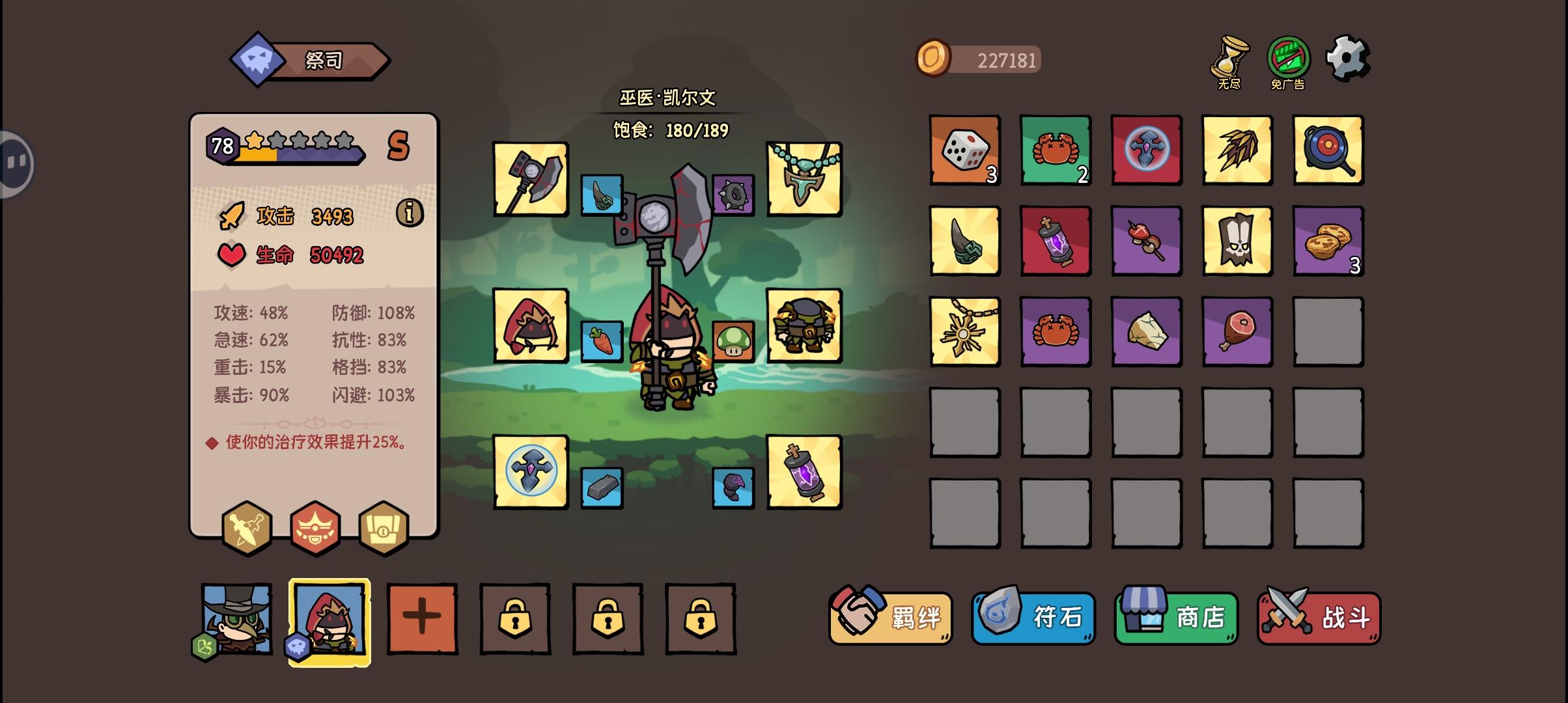Select the hooded priest character portrait

click(329, 618)
